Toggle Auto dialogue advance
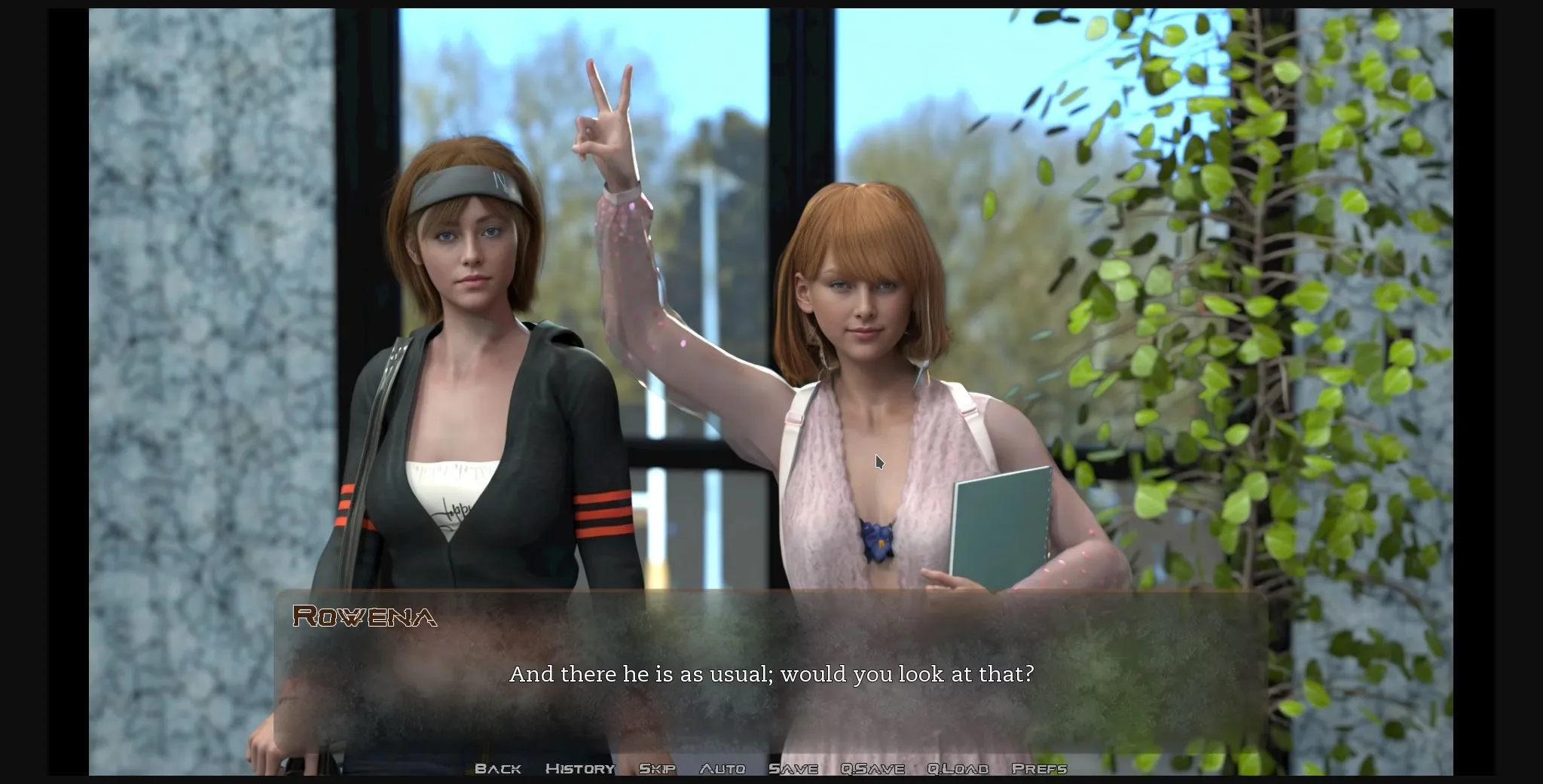 (x=723, y=768)
